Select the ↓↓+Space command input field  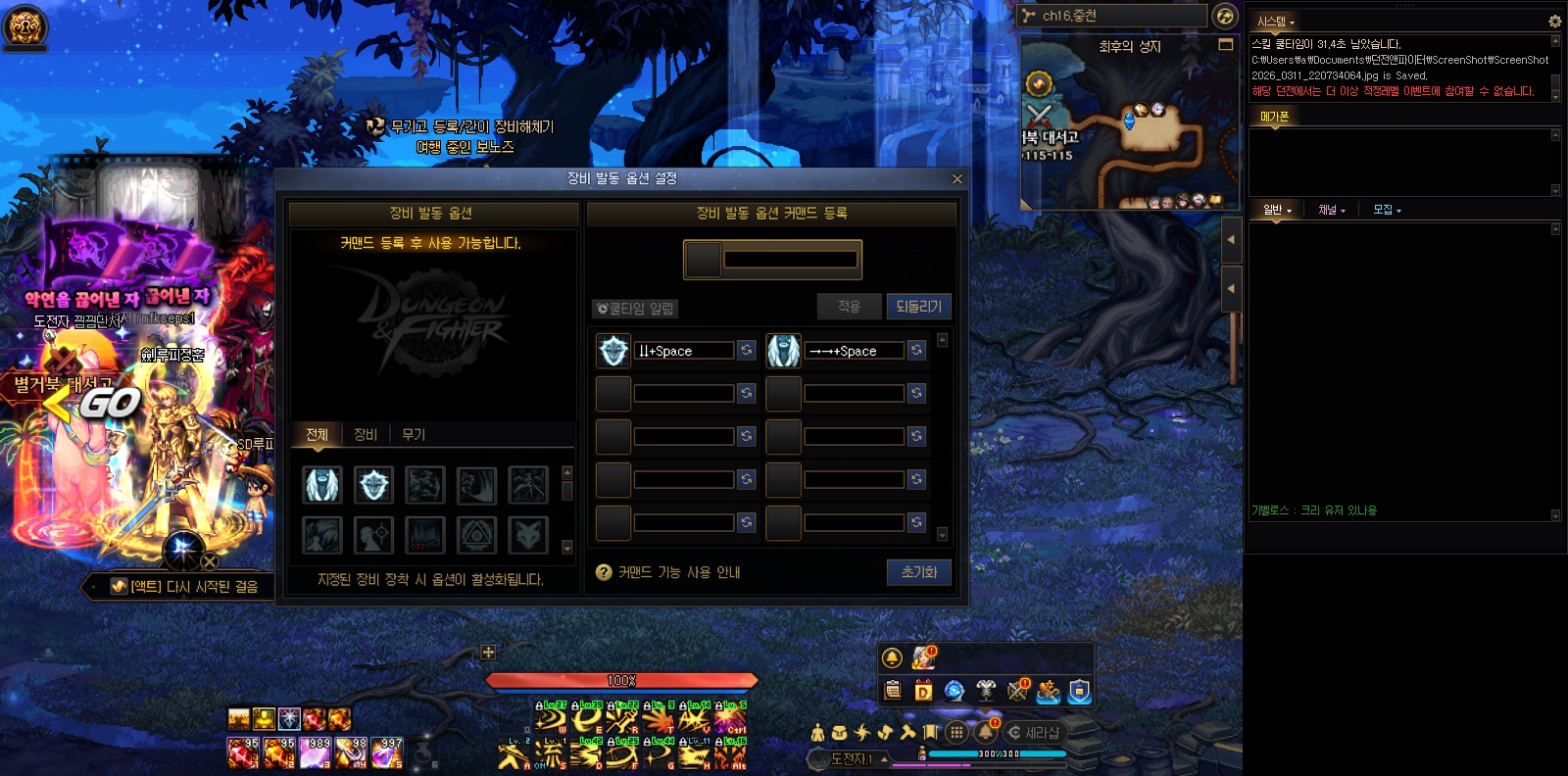pos(684,351)
